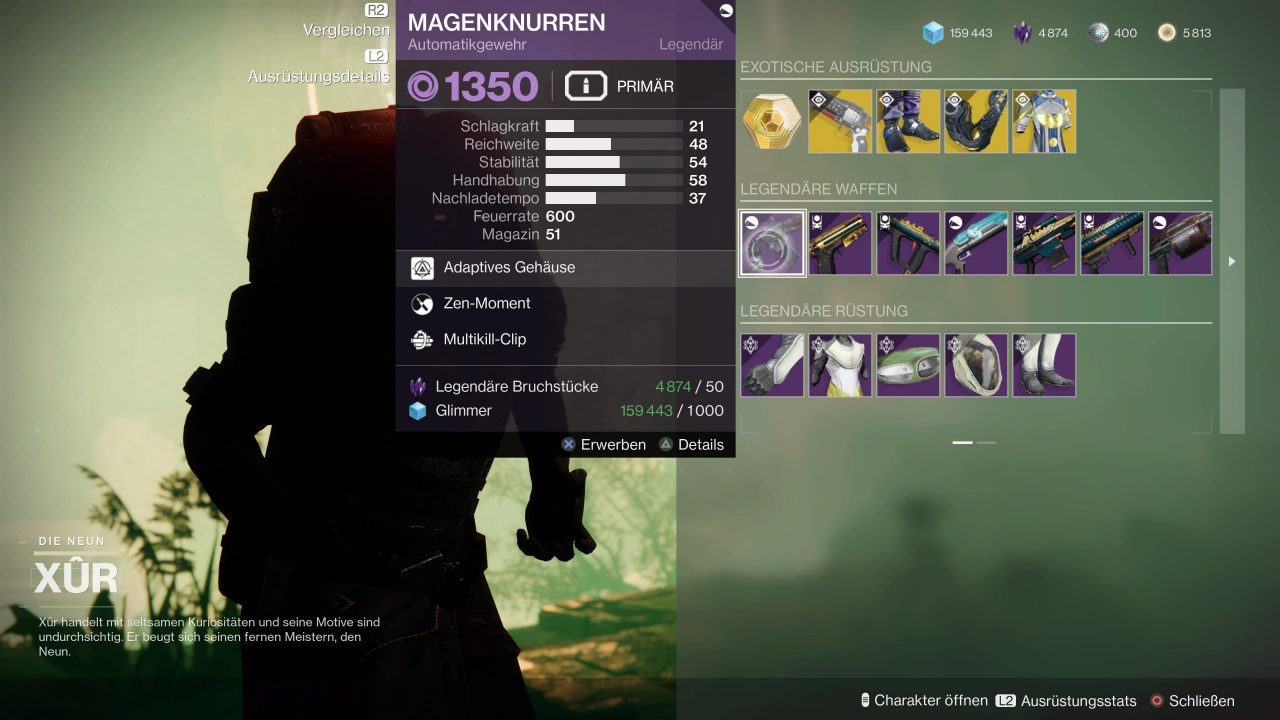This screenshot has width=1280, height=720.
Task: Select the exotic purple leg armor
Action: click(908, 121)
